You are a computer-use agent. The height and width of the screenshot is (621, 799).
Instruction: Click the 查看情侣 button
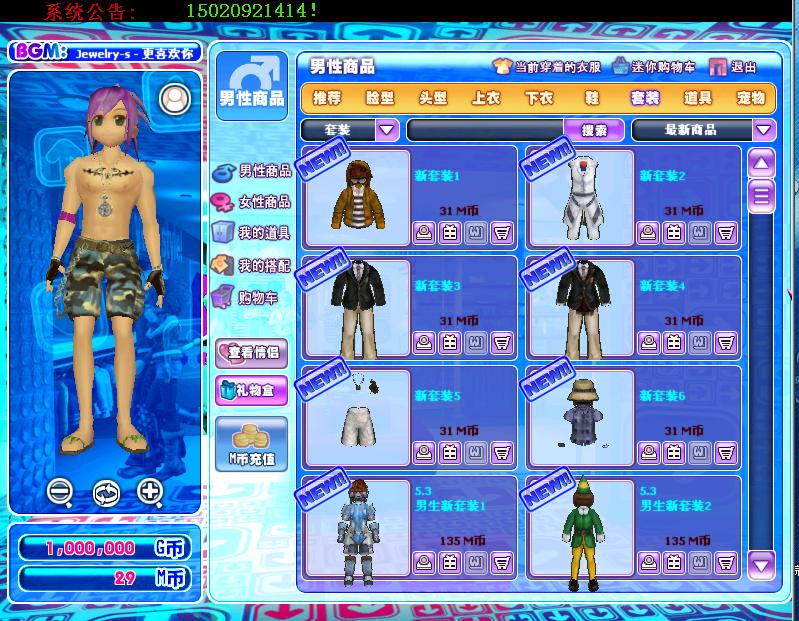[x=252, y=352]
